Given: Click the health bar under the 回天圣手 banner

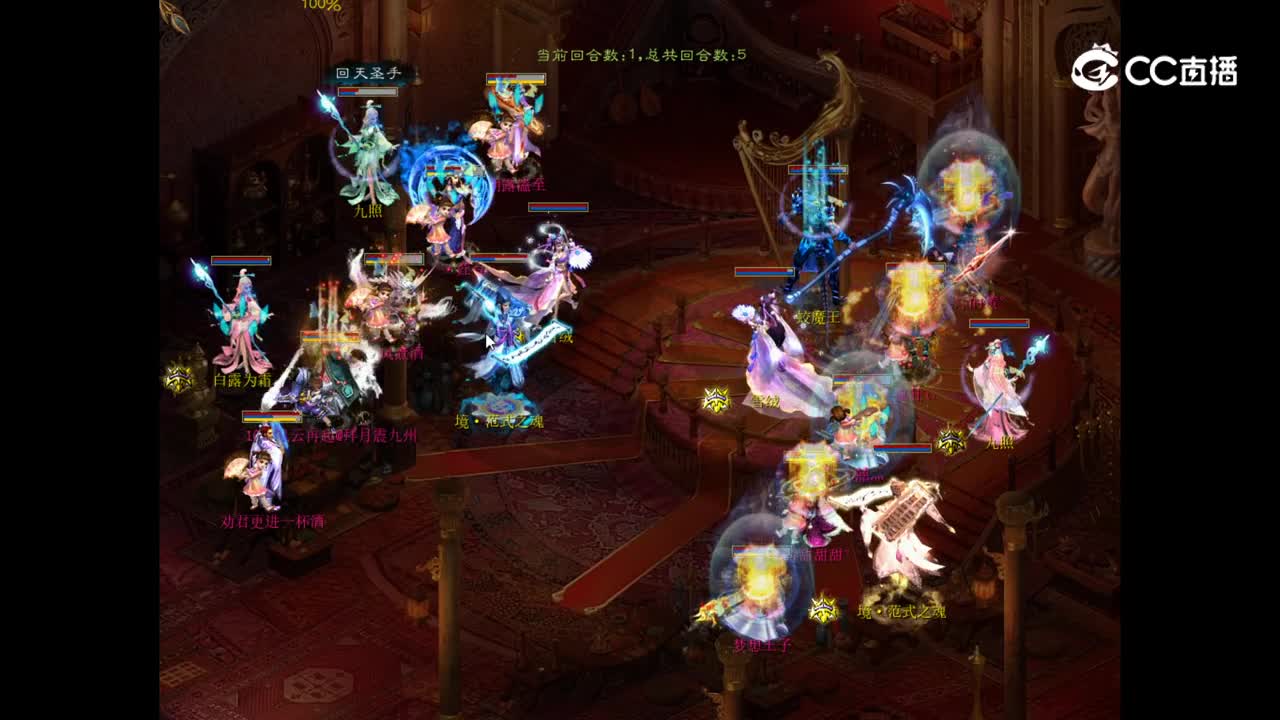Looking at the screenshot, I should 368,92.
